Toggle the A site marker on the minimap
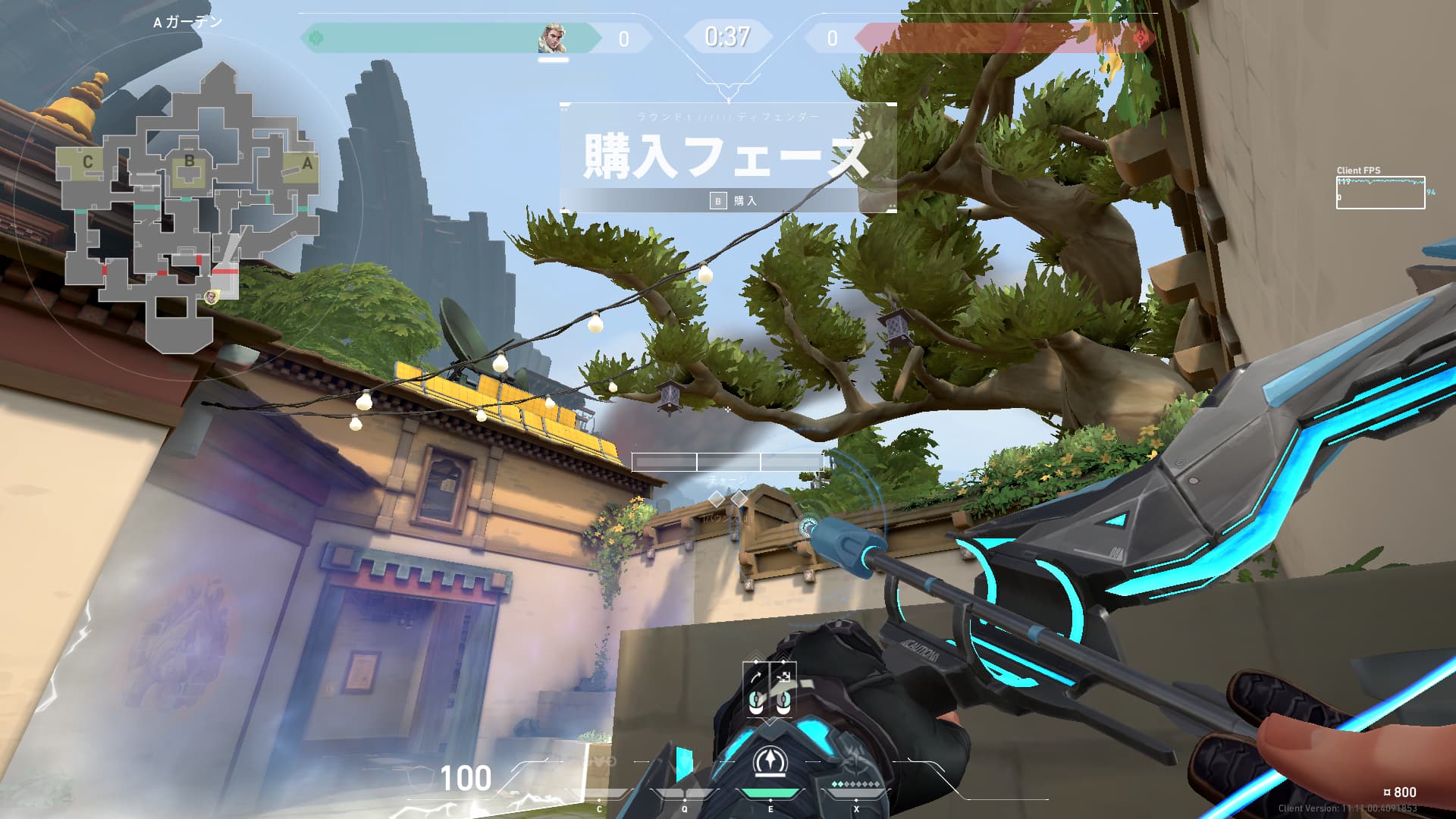The image size is (1456, 819). point(307,162)
